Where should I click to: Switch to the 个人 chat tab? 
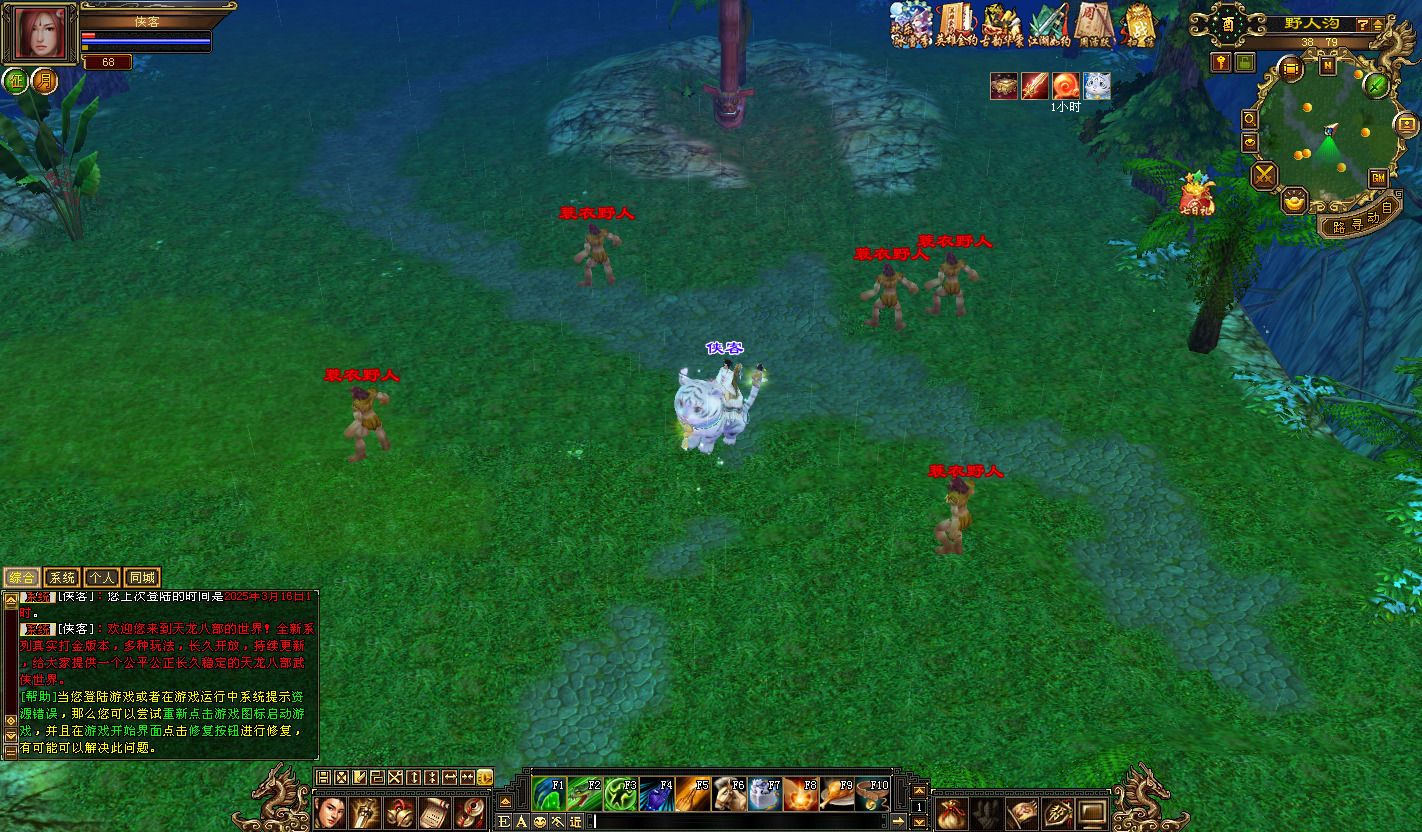click(x=102, y=578)
